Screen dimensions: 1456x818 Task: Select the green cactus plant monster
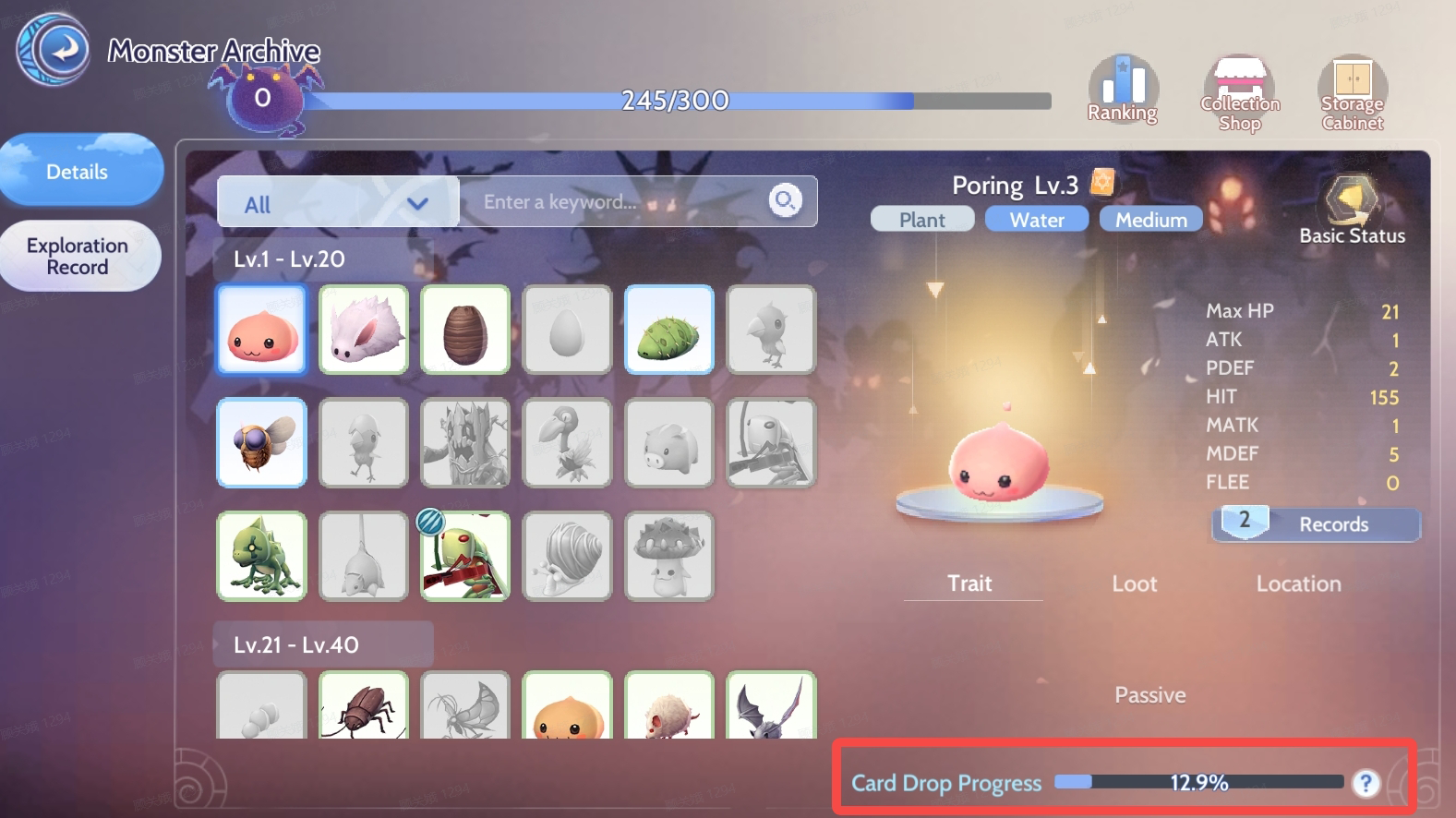tap(668, 330)
